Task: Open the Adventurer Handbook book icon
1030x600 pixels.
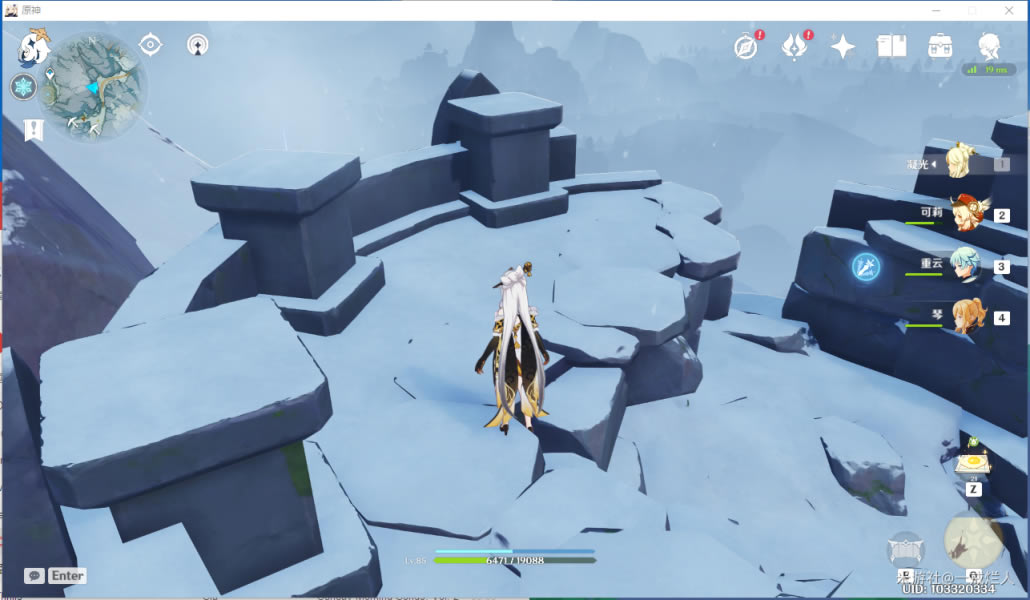Action: click(891, 46)
